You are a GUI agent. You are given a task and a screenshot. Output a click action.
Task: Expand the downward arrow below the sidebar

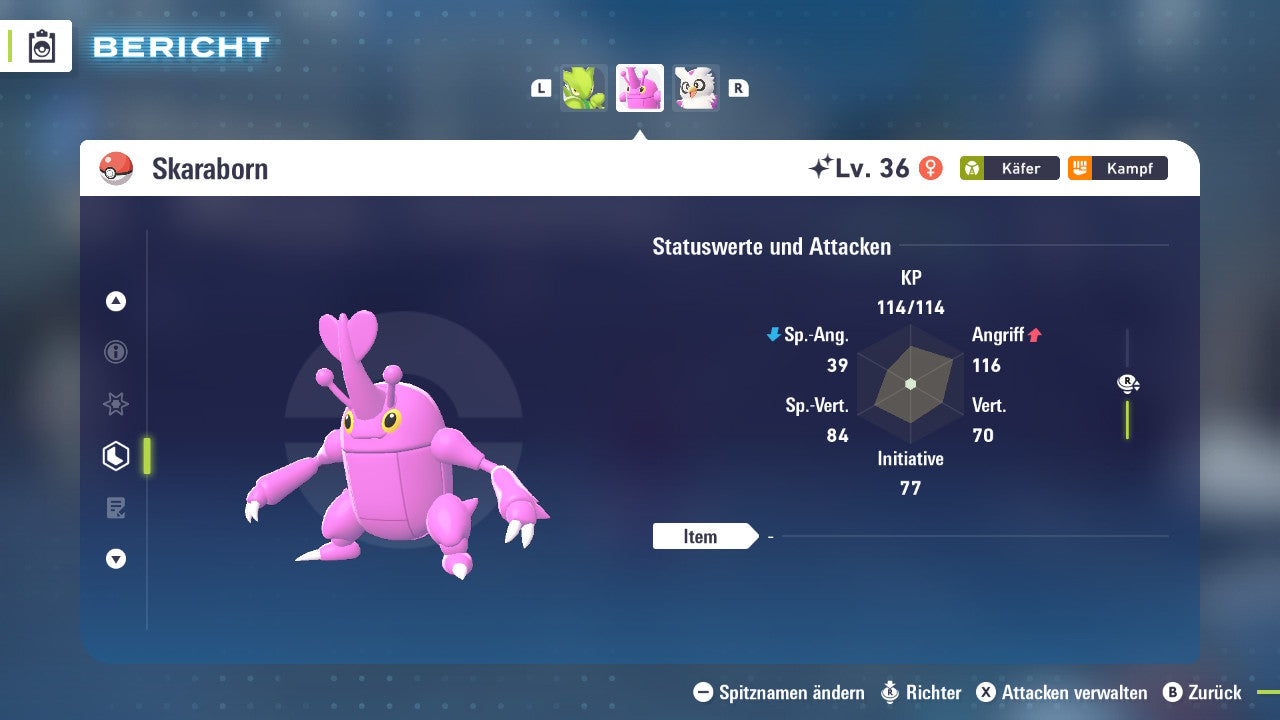click(115, 560)
